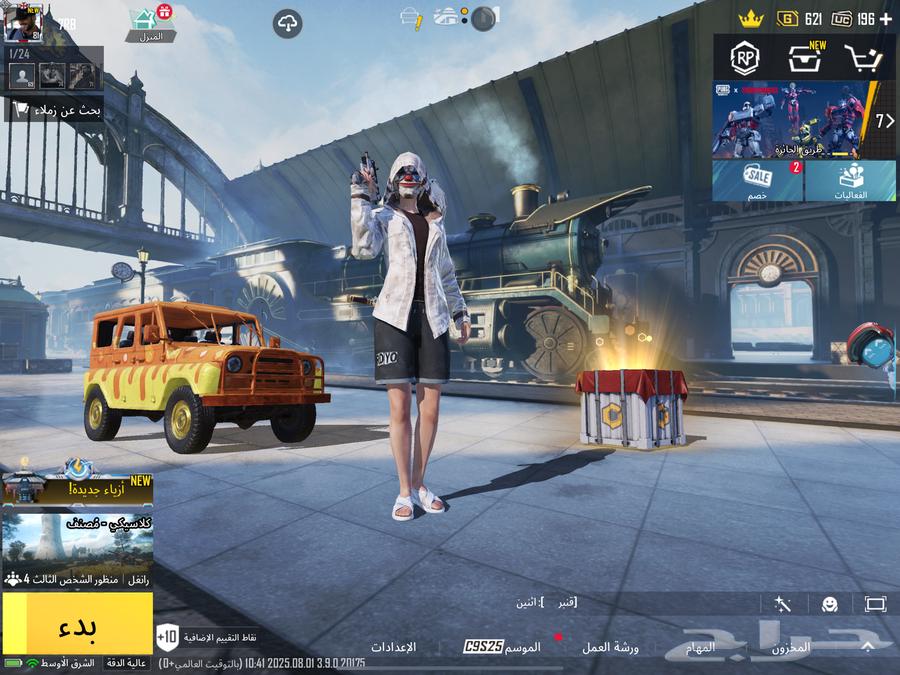Open the inventory (المخزون) menu
Image resolution: width=900 pixels, height=675 pixels.
[790, 647]
